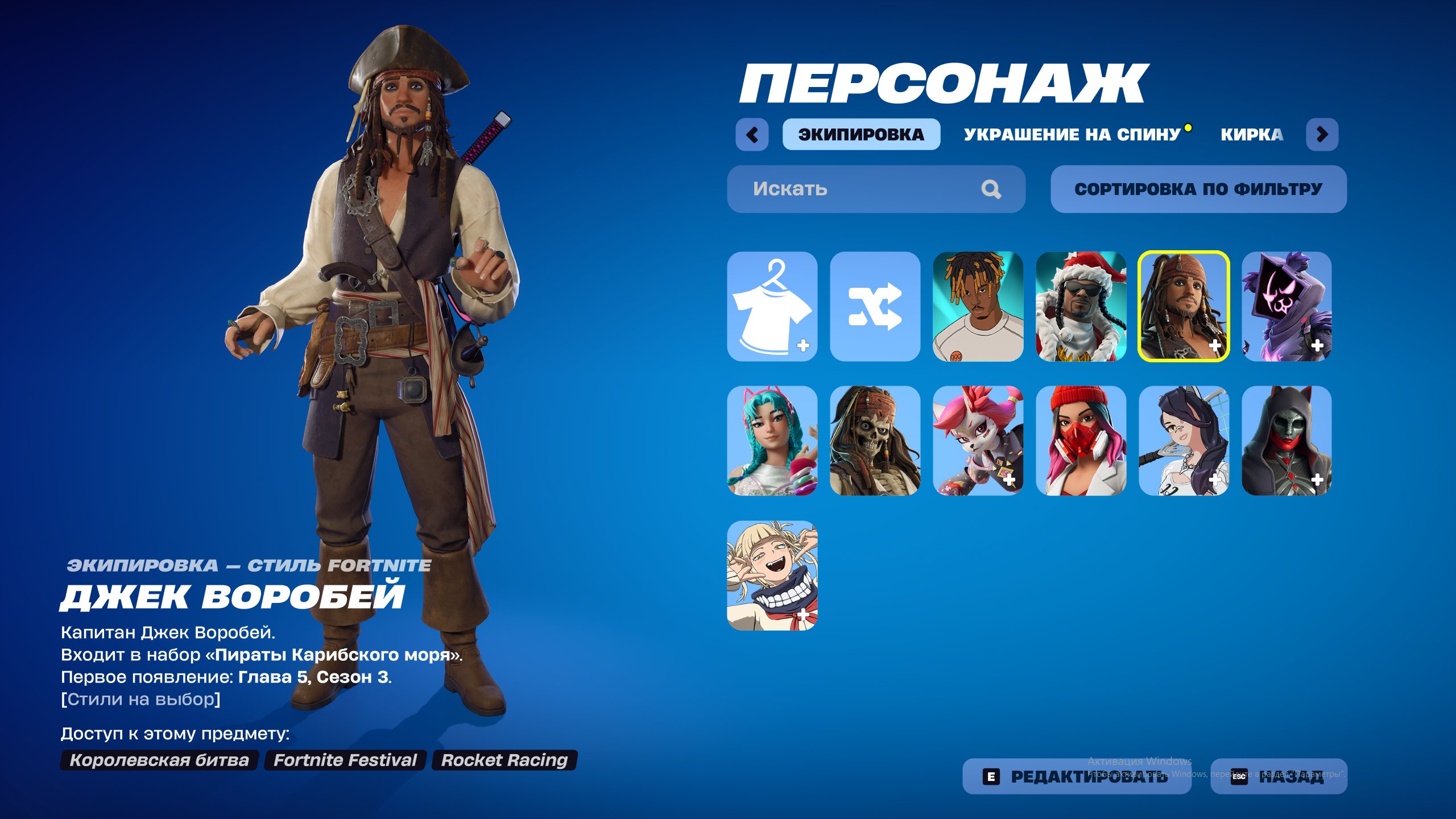Open the search magnifier icon
Viewport: 1456px width, 819px height.
[x=992, y=189]
